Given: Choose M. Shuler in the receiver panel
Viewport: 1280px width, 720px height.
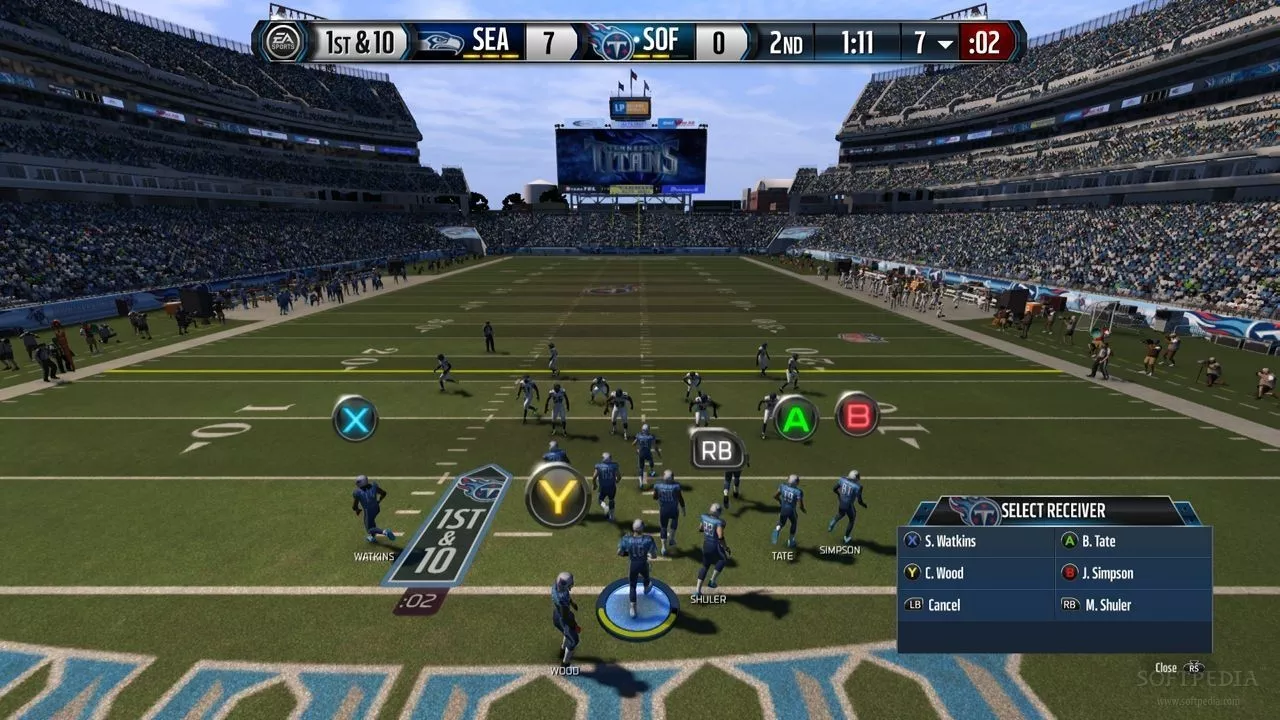Looking at the screenshot, I should (1105, 605).
